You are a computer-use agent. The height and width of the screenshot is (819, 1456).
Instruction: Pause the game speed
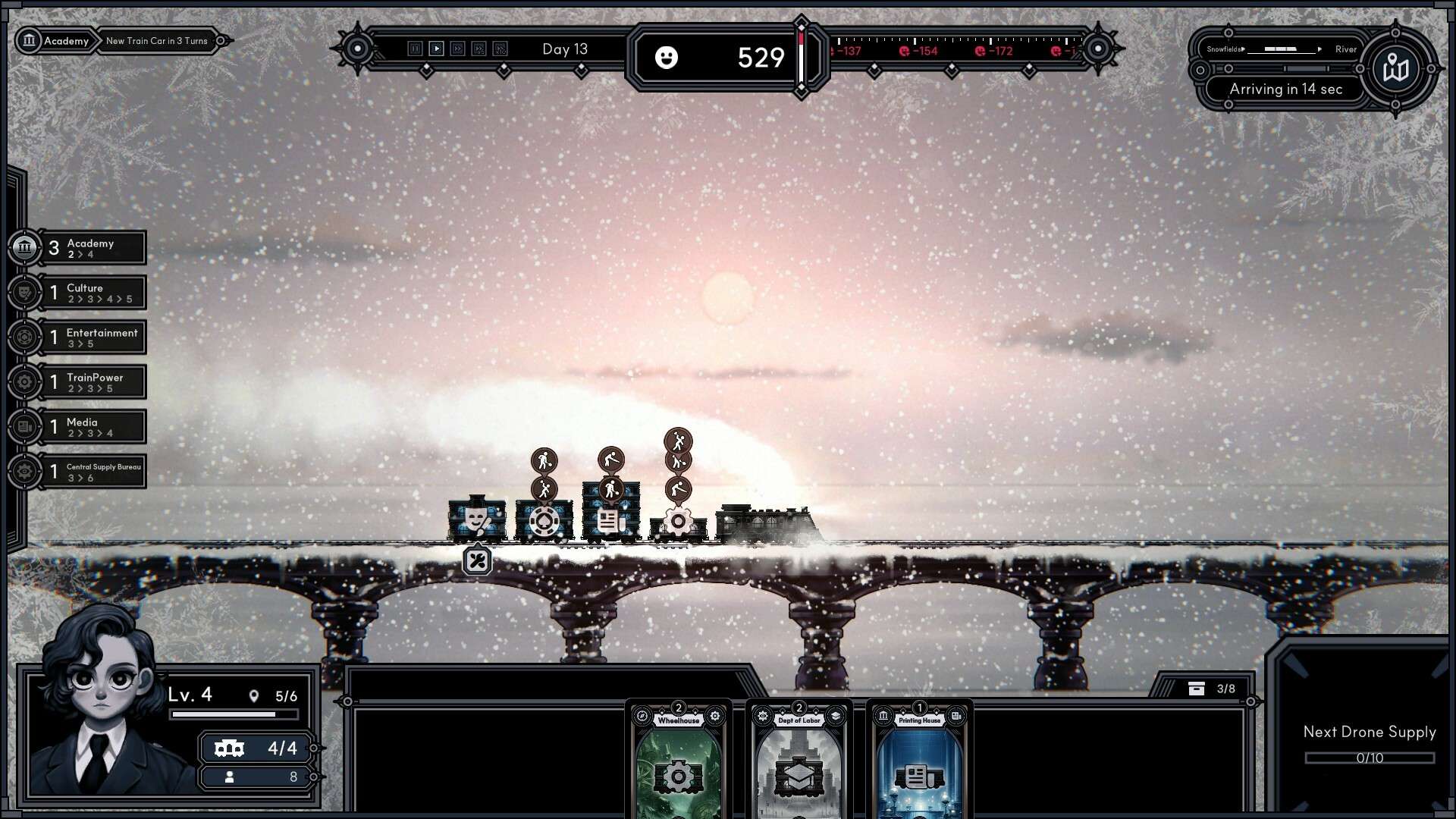415,49
